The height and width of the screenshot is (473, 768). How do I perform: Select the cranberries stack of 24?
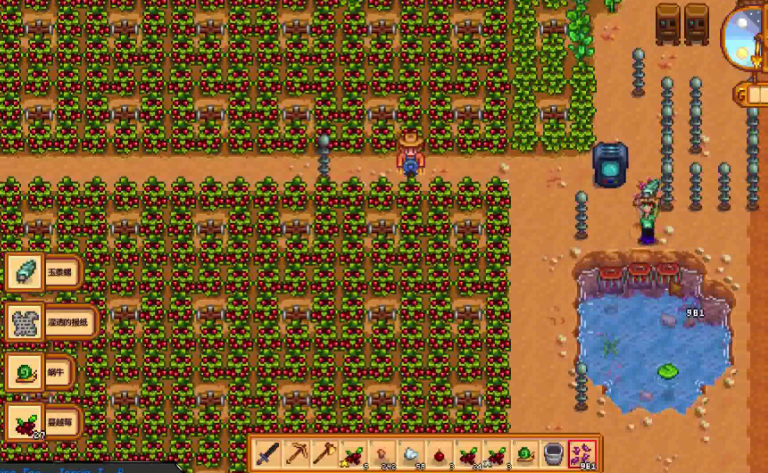(x=467, y=454)
